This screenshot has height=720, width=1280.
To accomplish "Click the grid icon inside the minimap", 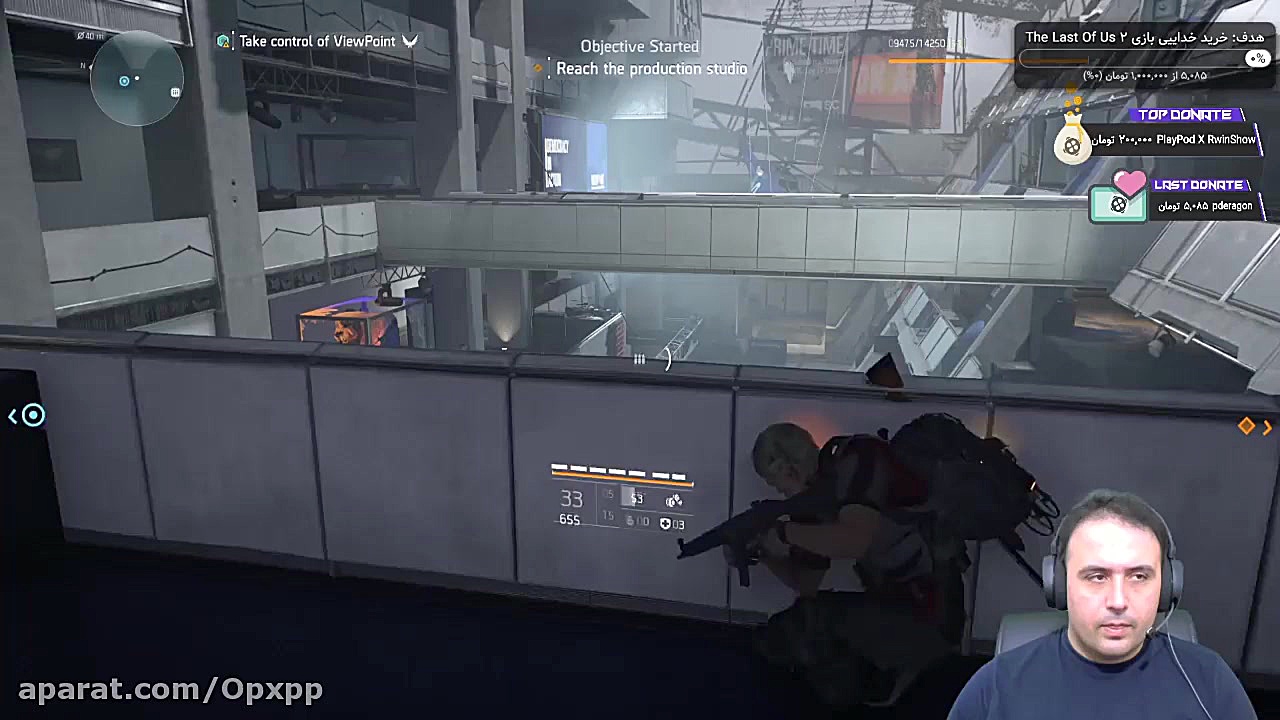I will click(175, 90).
